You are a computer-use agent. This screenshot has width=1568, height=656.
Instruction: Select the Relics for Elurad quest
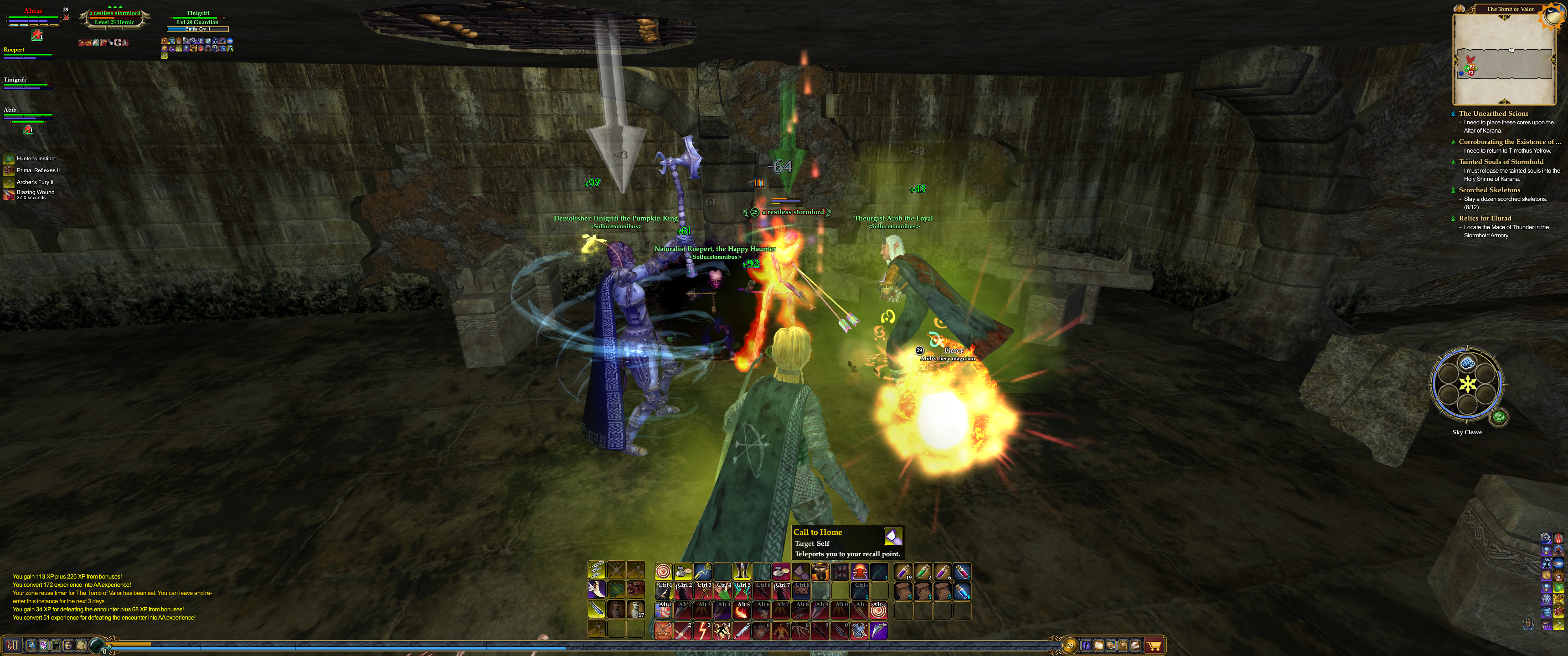(x=1485, y=218)
